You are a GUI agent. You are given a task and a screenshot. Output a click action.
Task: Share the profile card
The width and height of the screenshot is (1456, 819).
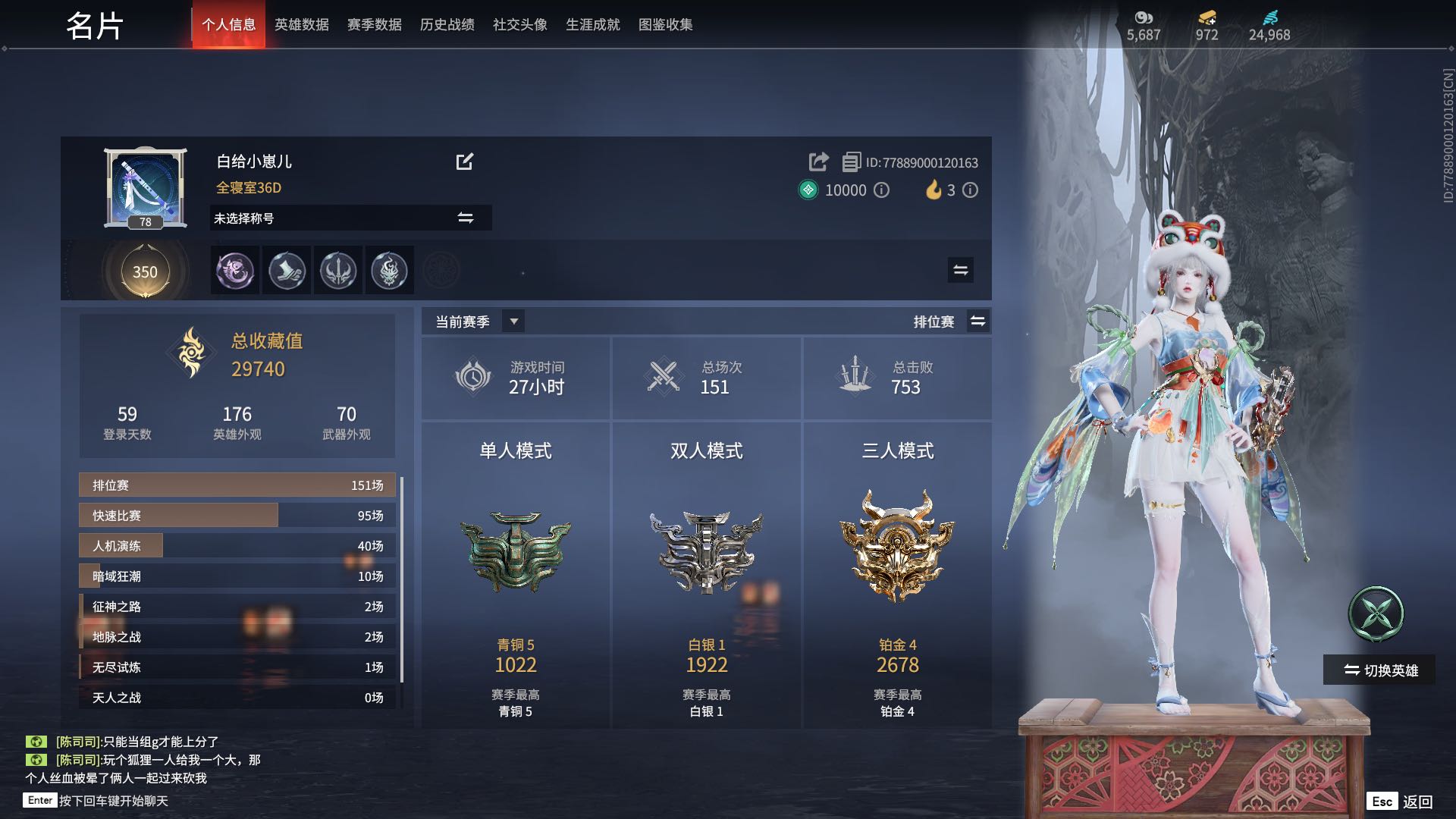click(818, 162)
